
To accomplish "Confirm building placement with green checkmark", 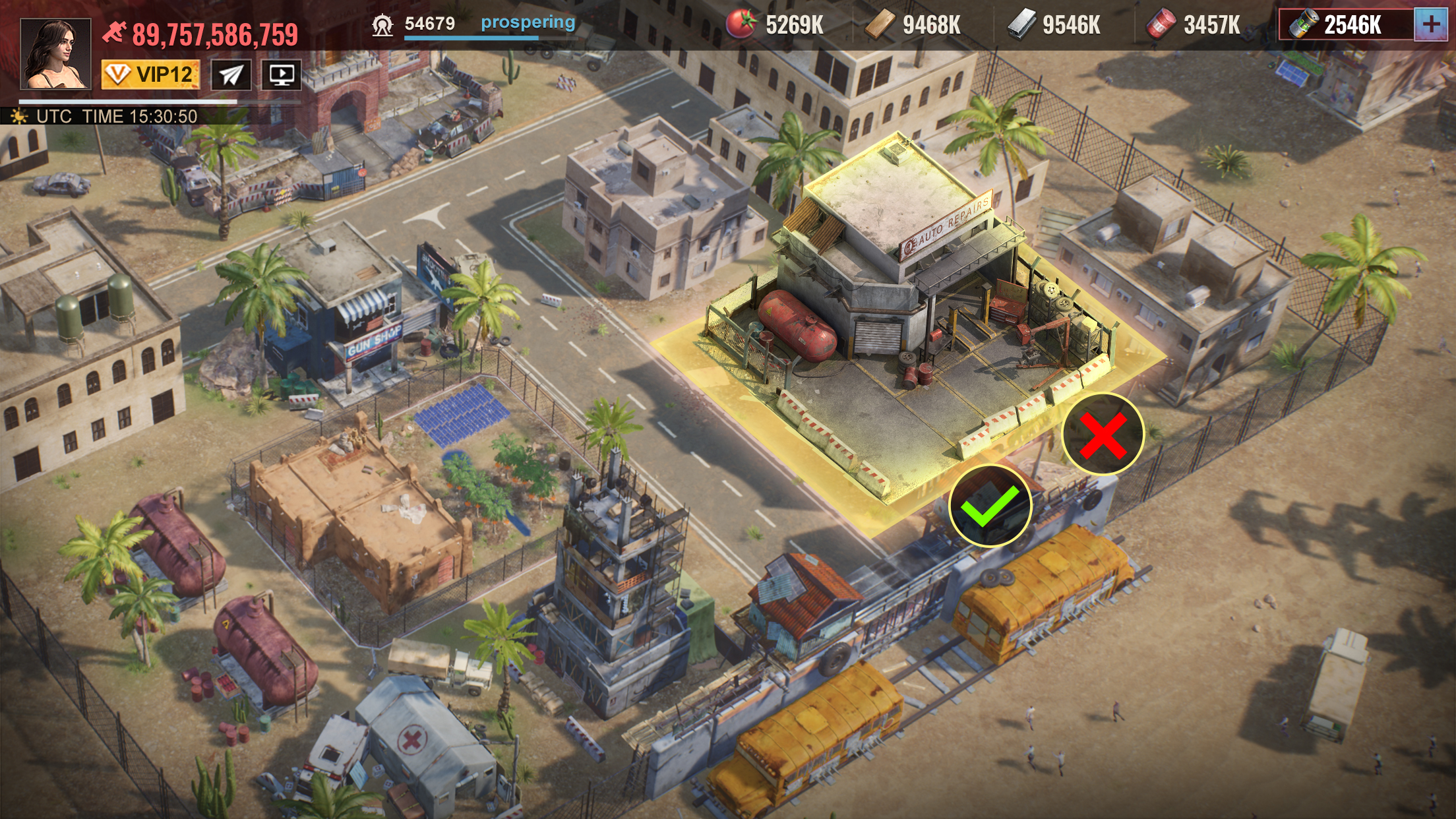I will click(990, 506).
